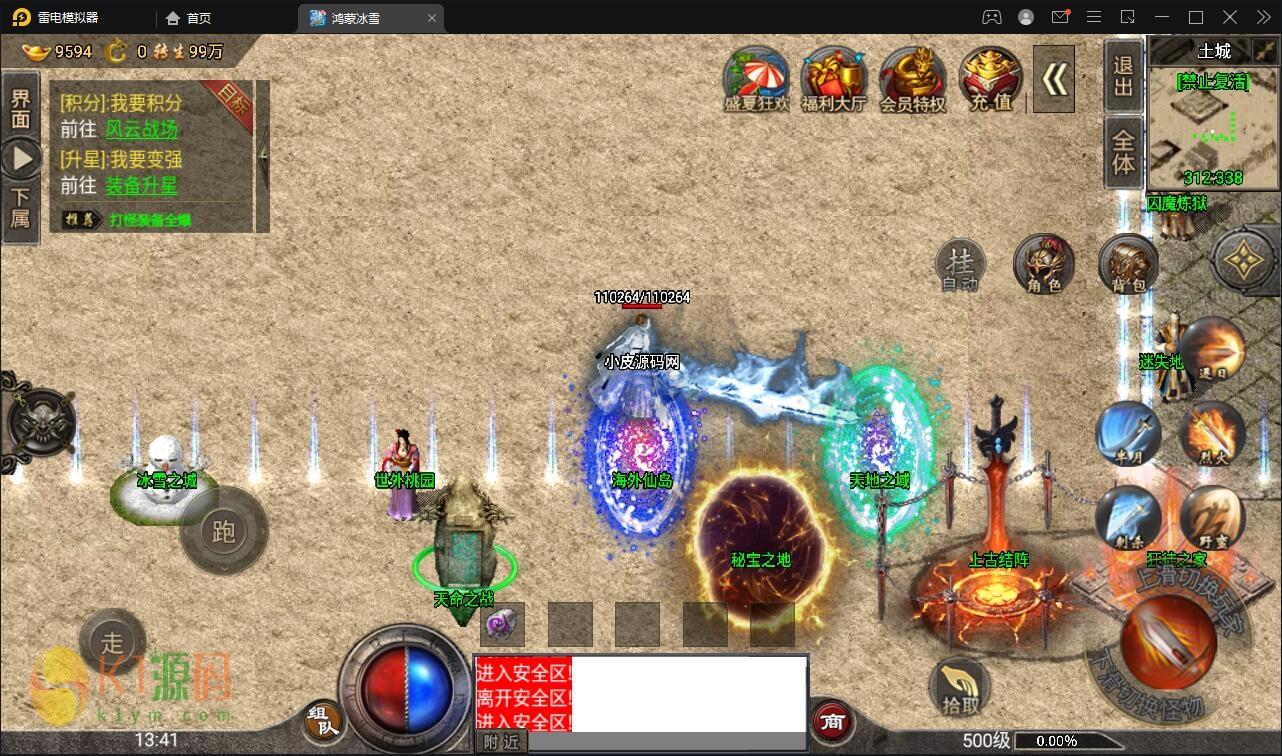Open the 角色 character sheet
The width and height of the screenshot is (1282, 756).
coord(1043,265)
